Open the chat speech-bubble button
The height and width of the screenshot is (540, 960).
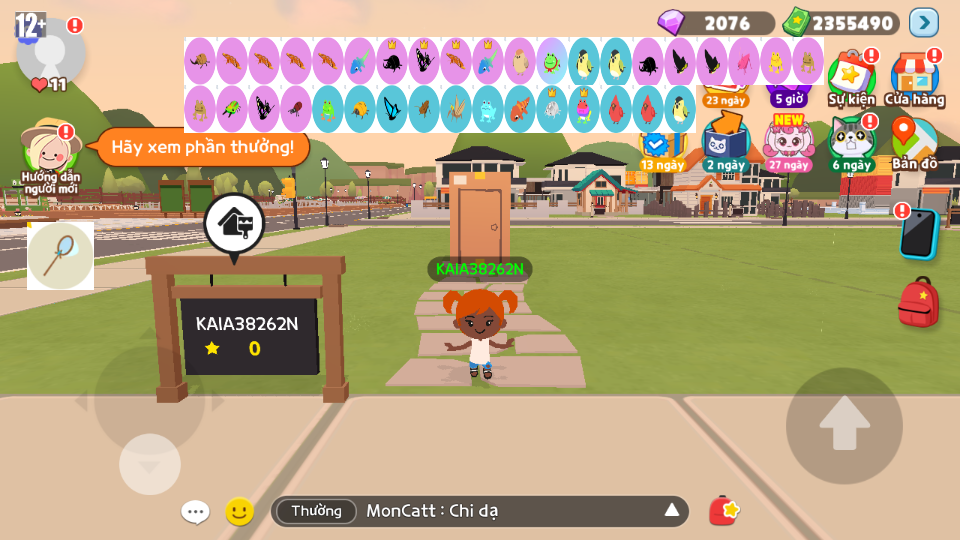pyautogui.click(x=195, y=512)
